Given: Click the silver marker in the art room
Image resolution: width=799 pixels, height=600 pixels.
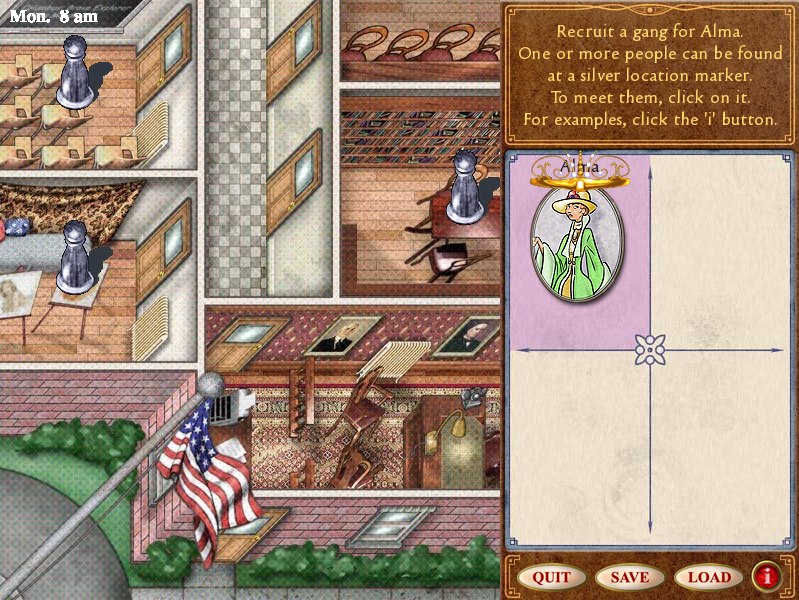Looking at the screenshot, I should pos(73,257).
